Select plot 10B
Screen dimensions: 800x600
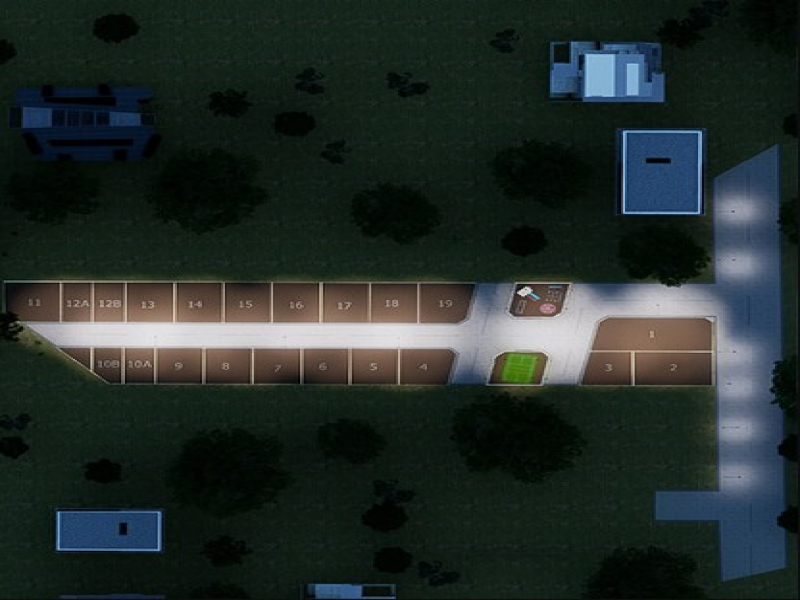108,365
